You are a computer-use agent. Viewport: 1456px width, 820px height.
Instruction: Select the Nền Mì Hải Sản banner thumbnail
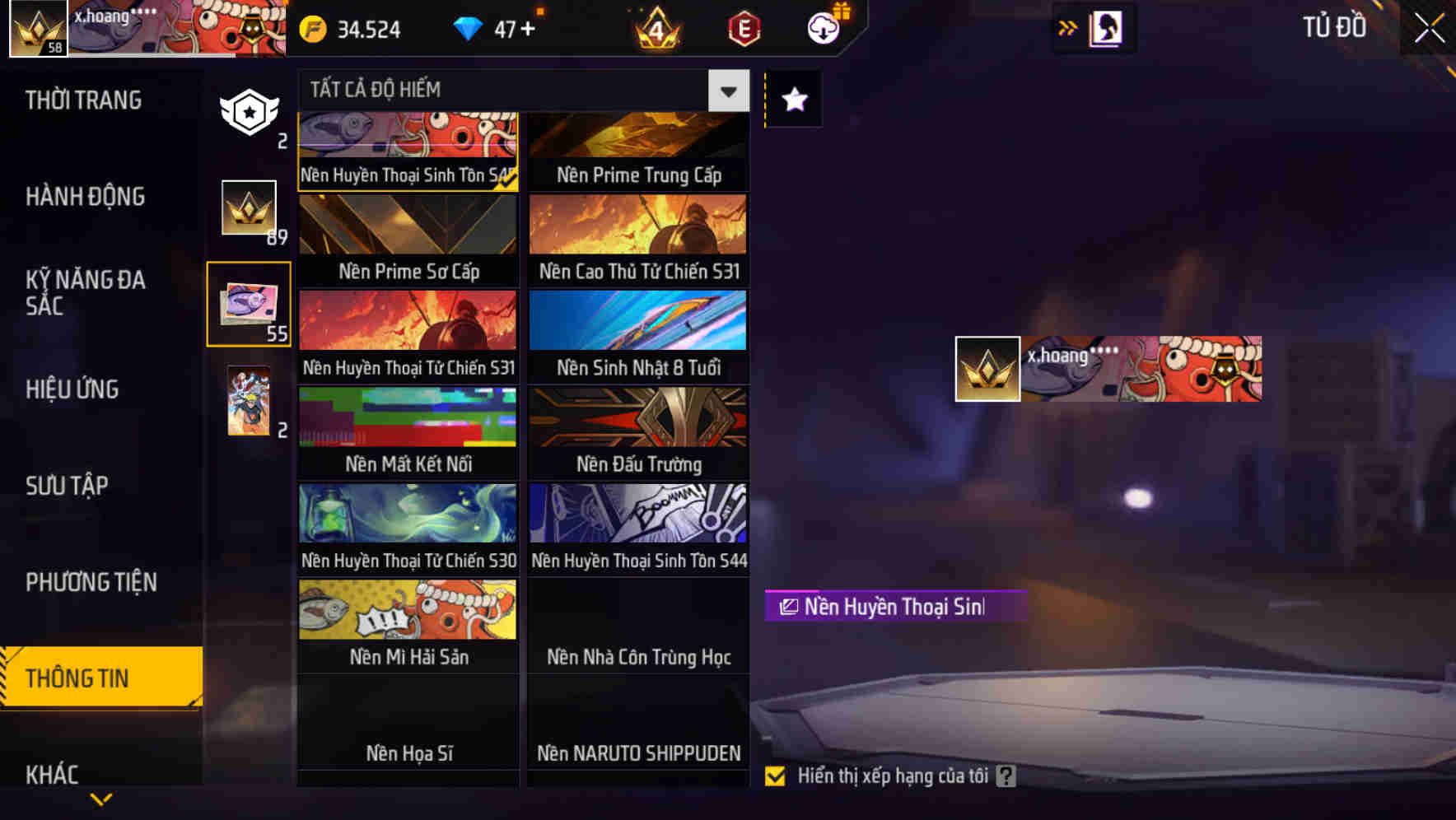pos(408,609)
